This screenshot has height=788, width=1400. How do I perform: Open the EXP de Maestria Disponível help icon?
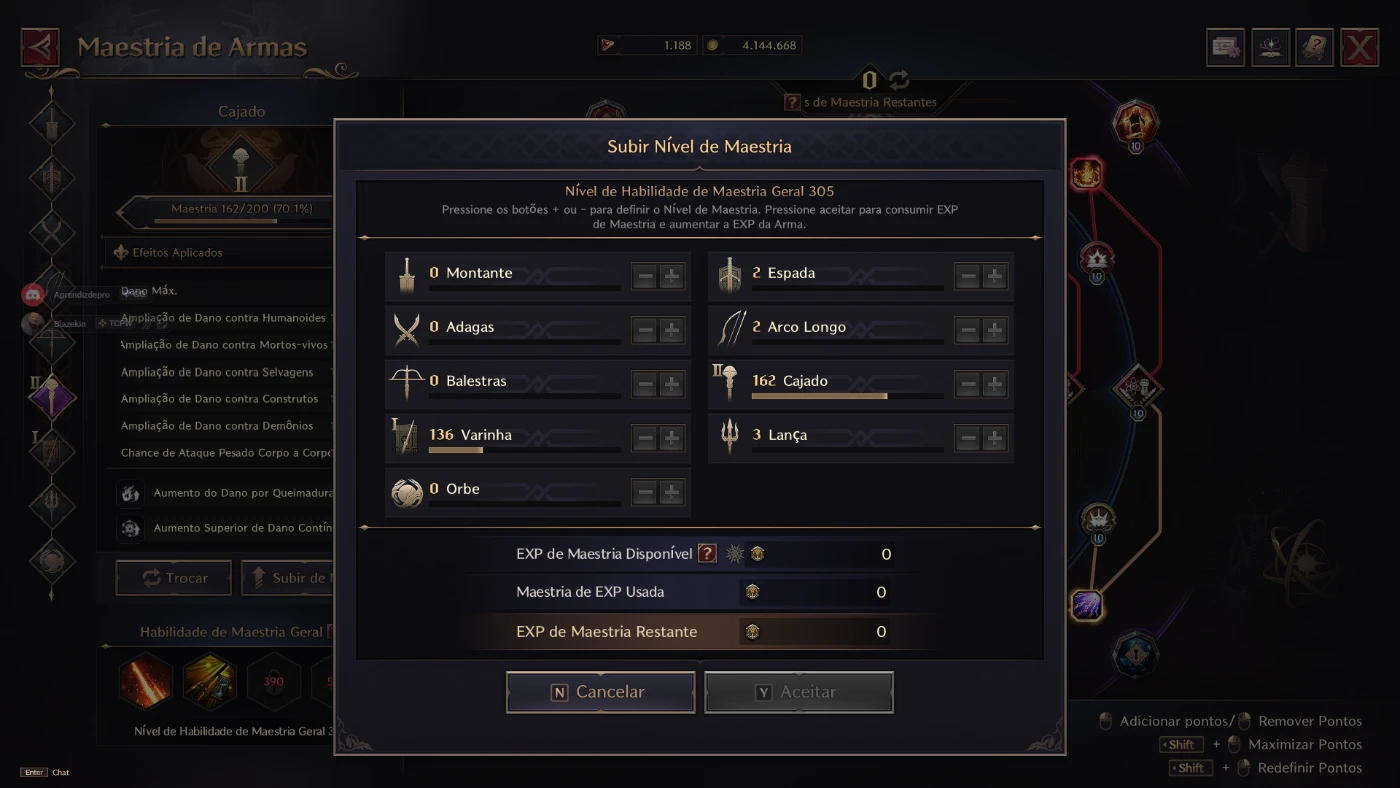click(707, 553)
